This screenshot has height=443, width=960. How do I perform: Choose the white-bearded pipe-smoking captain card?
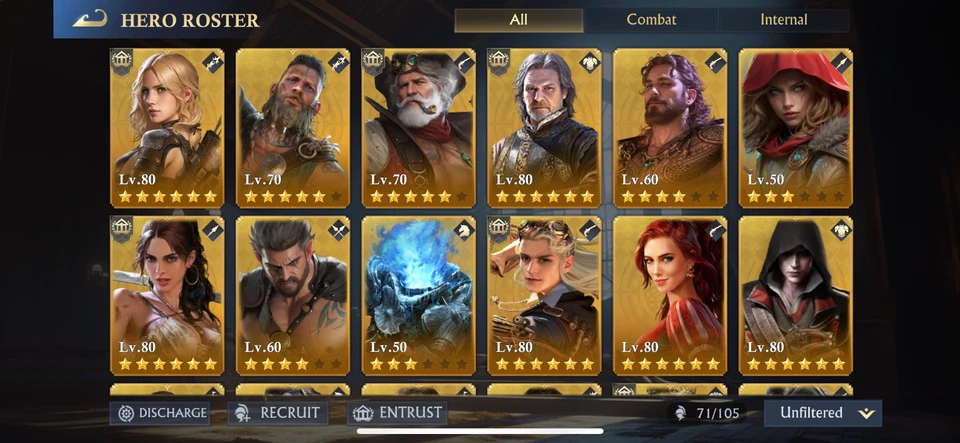pos(419,127)
